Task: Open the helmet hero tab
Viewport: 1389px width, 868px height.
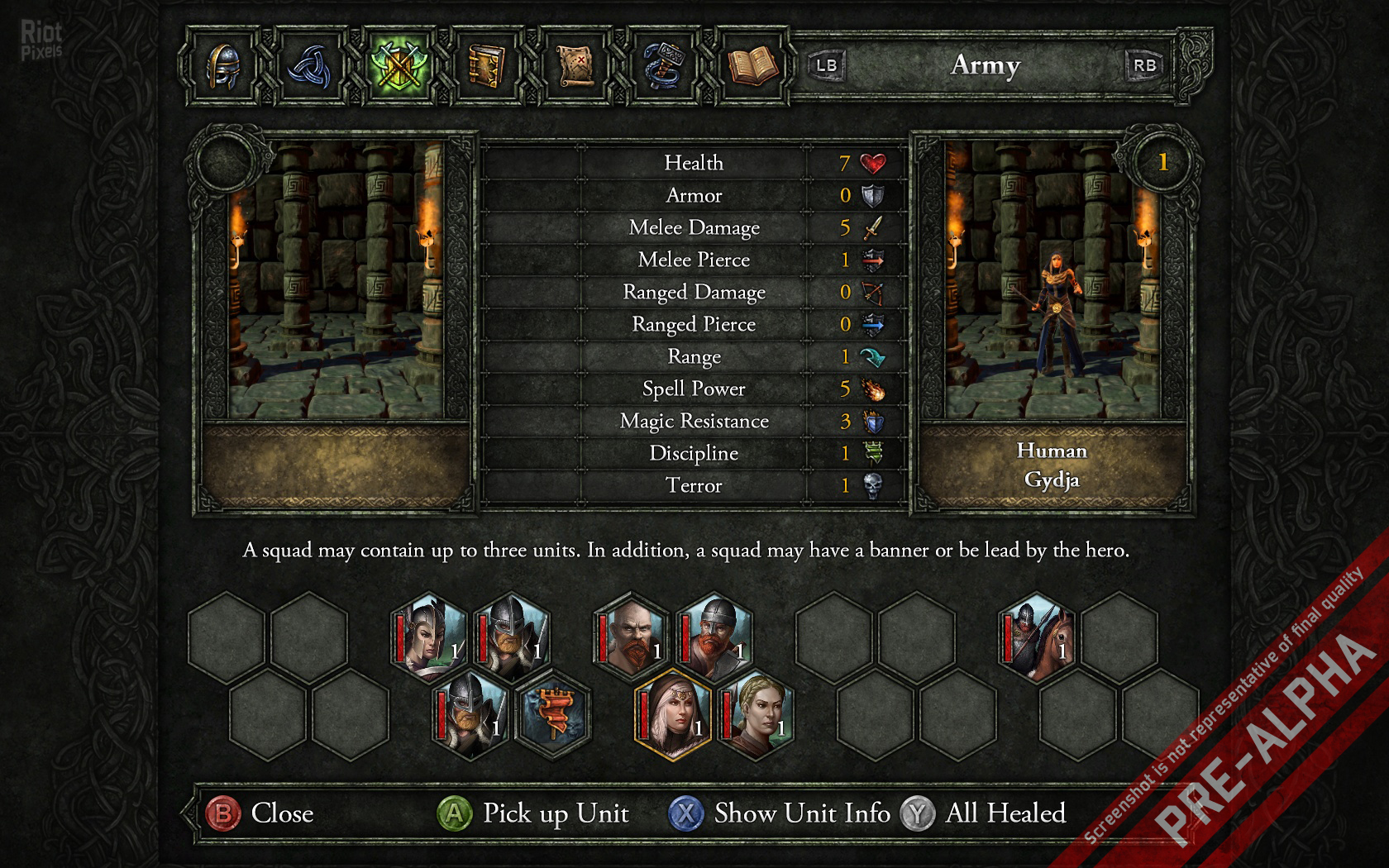Action: point(222,65)
